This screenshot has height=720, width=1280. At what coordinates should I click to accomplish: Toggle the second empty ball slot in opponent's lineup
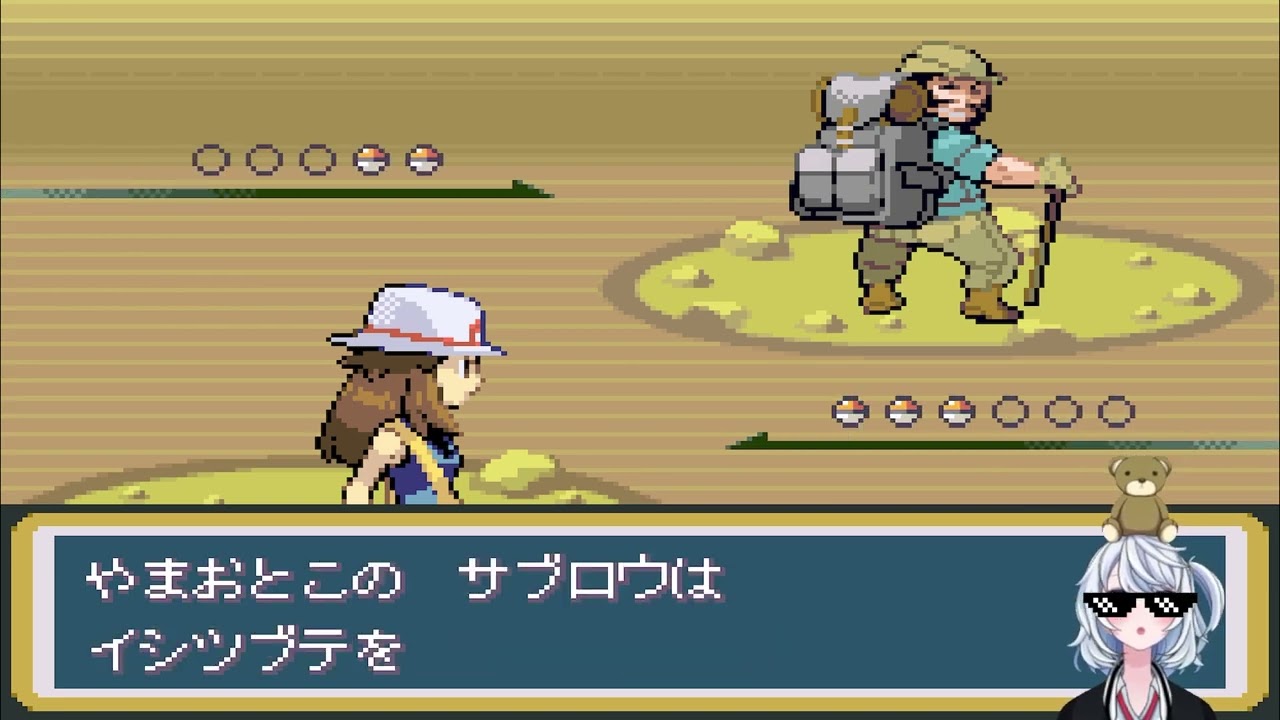(264, 159)
